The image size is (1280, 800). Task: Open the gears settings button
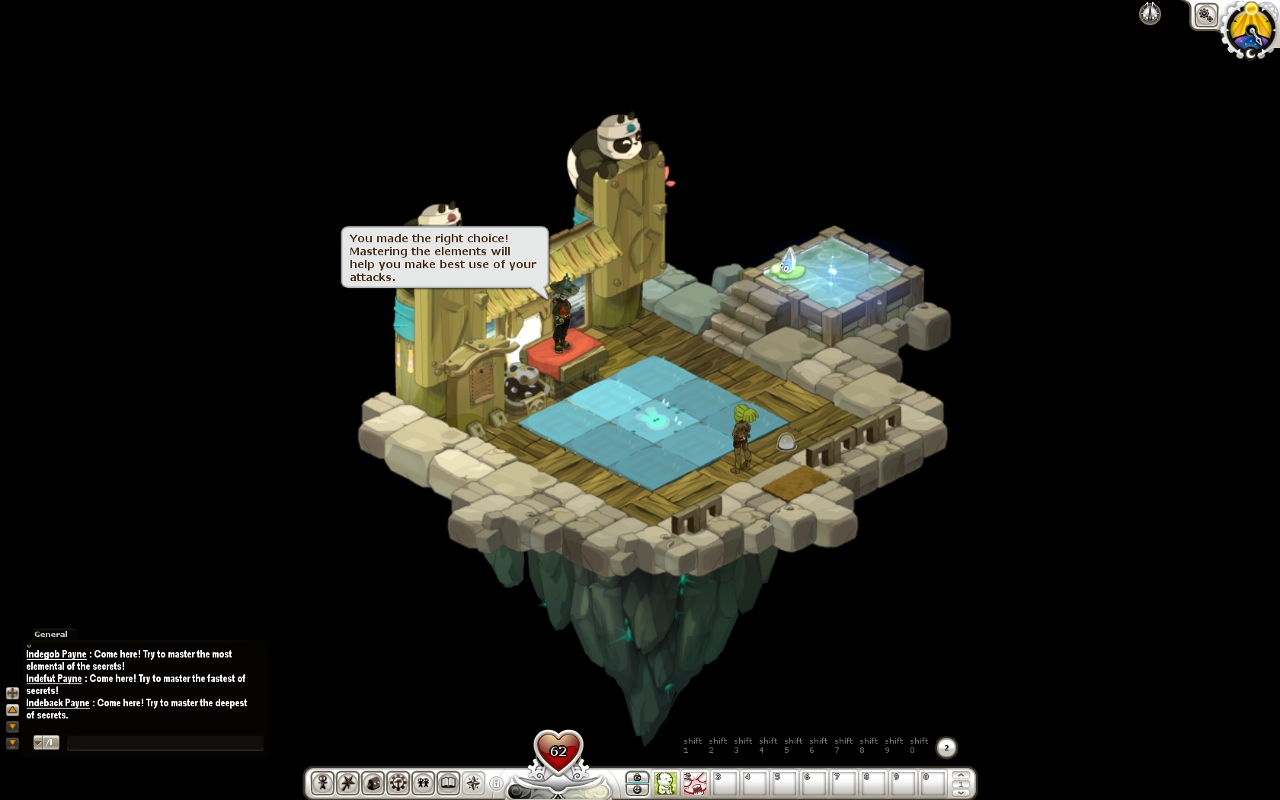pos(1206,15)
